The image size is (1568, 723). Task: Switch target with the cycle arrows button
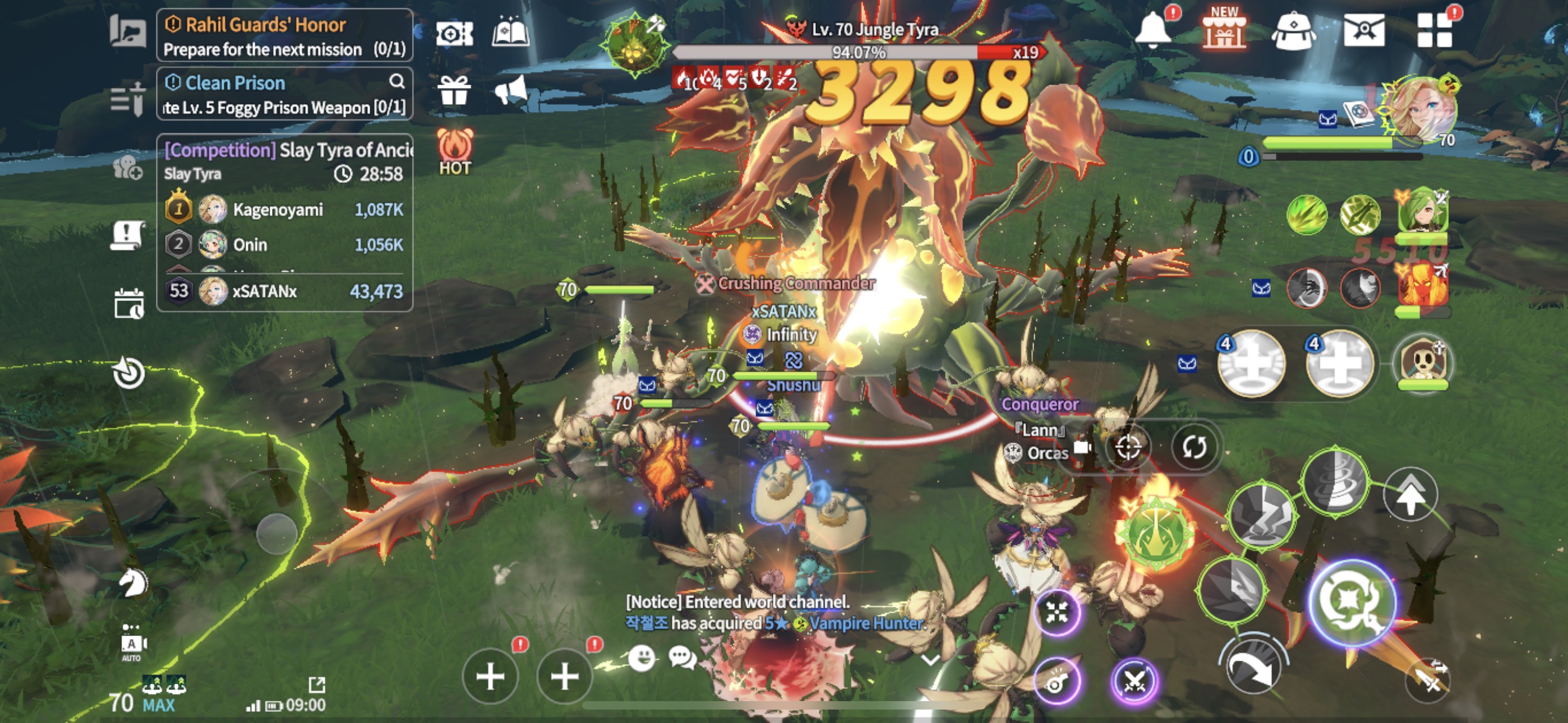(x=1193, y=447)
